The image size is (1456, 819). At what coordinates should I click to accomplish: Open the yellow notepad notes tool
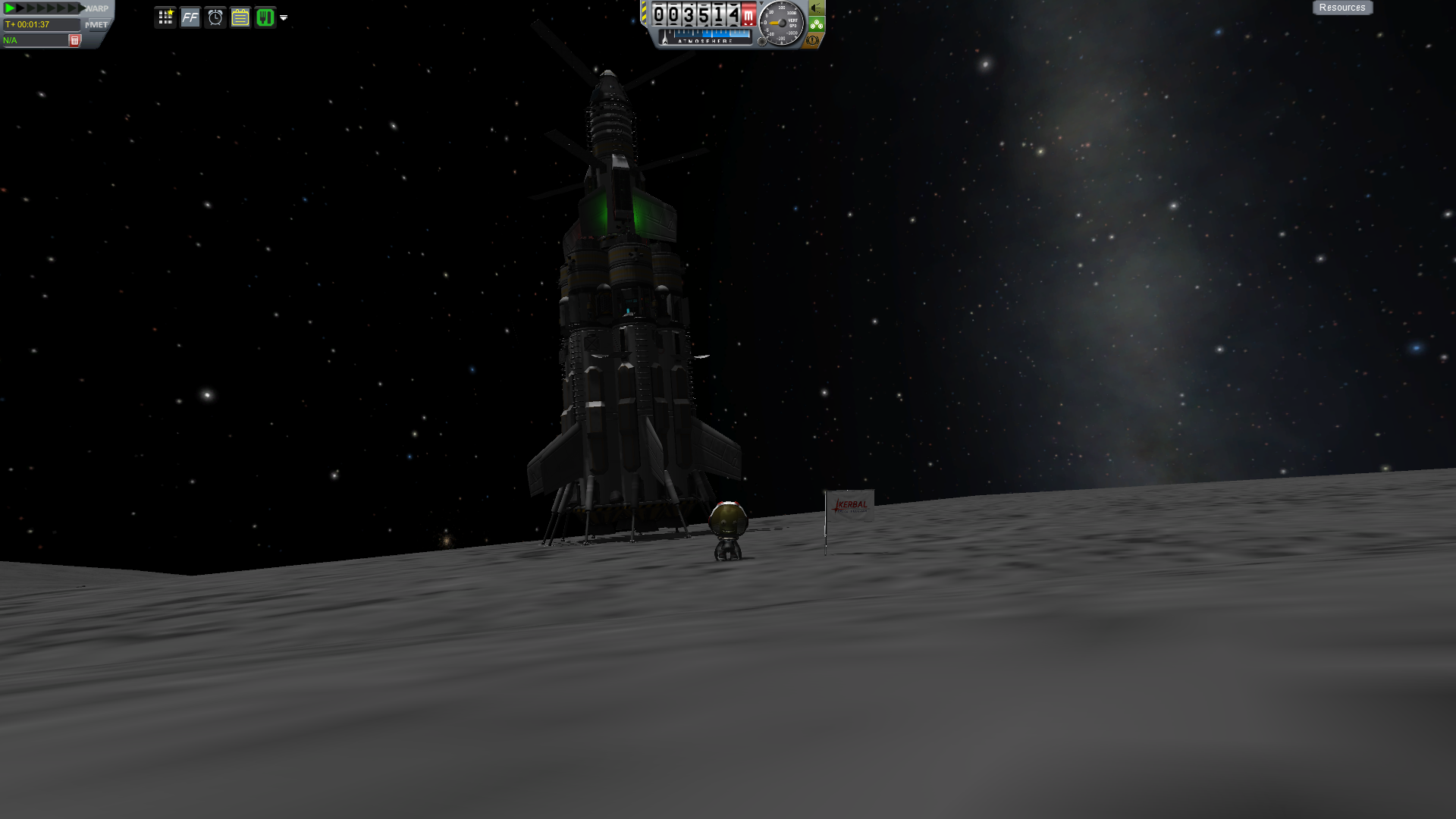[240, 17]
